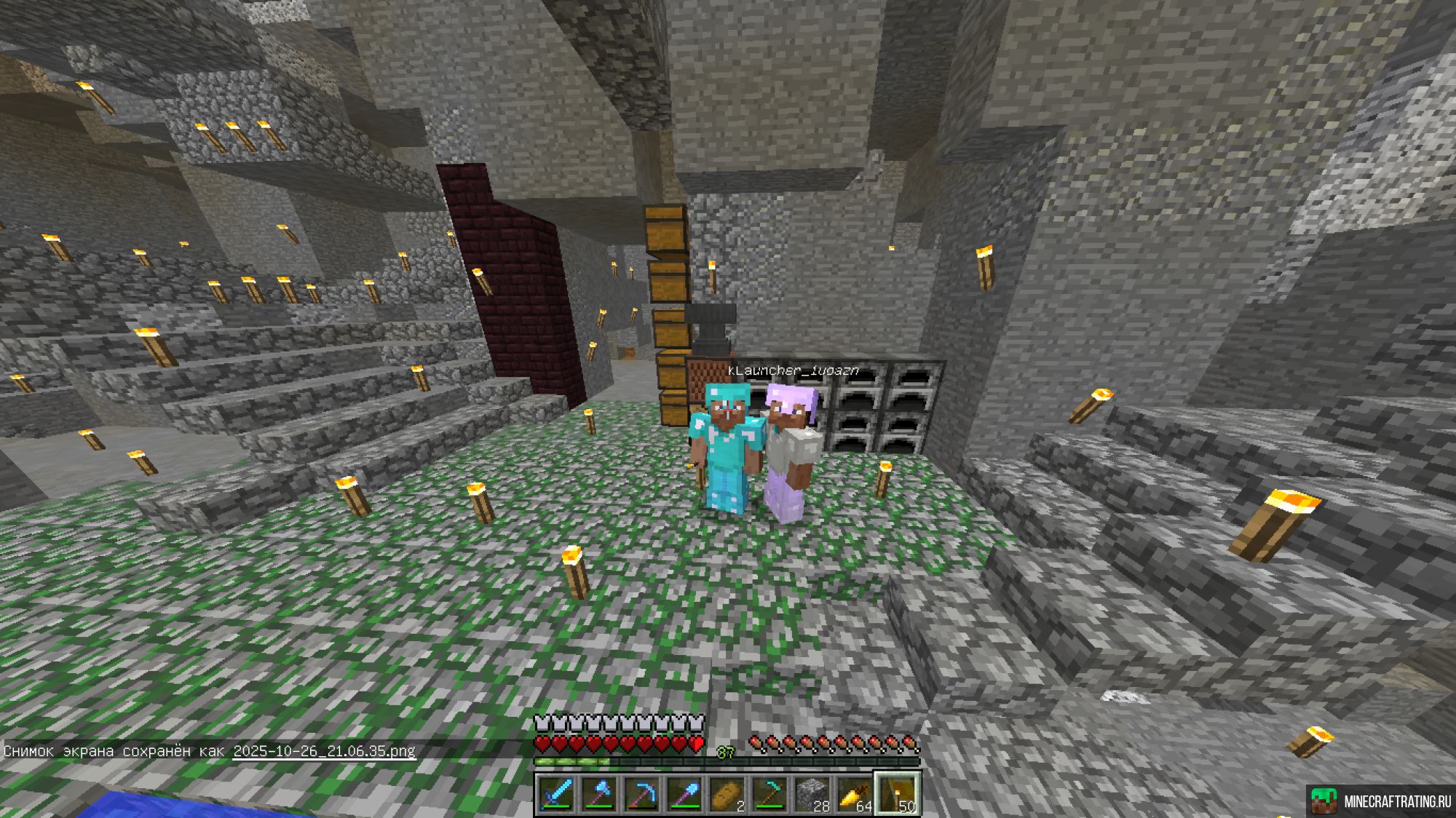Pick the teal tool with brown handle
1456x818 pixels.
769,794
